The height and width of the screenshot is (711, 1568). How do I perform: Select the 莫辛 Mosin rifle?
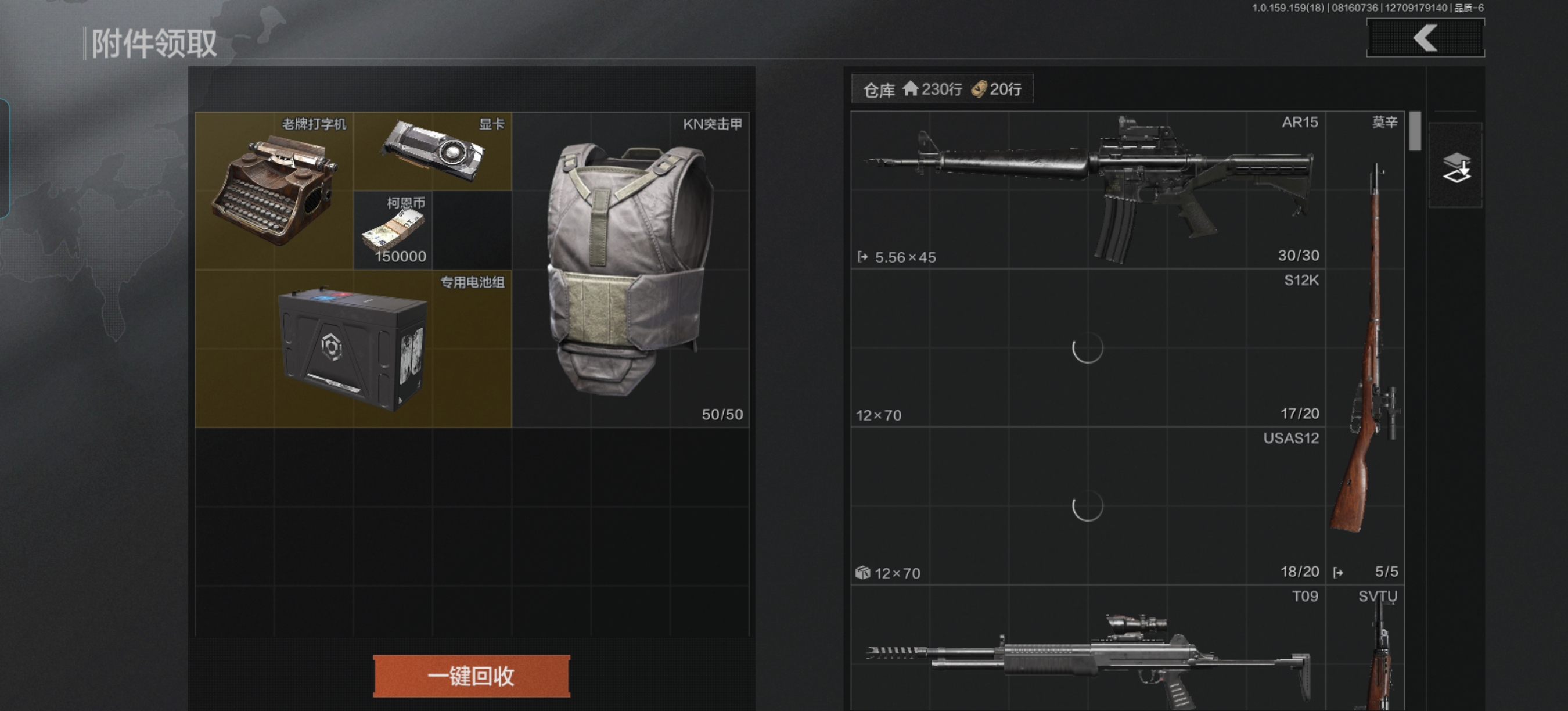coord(1365,347)
